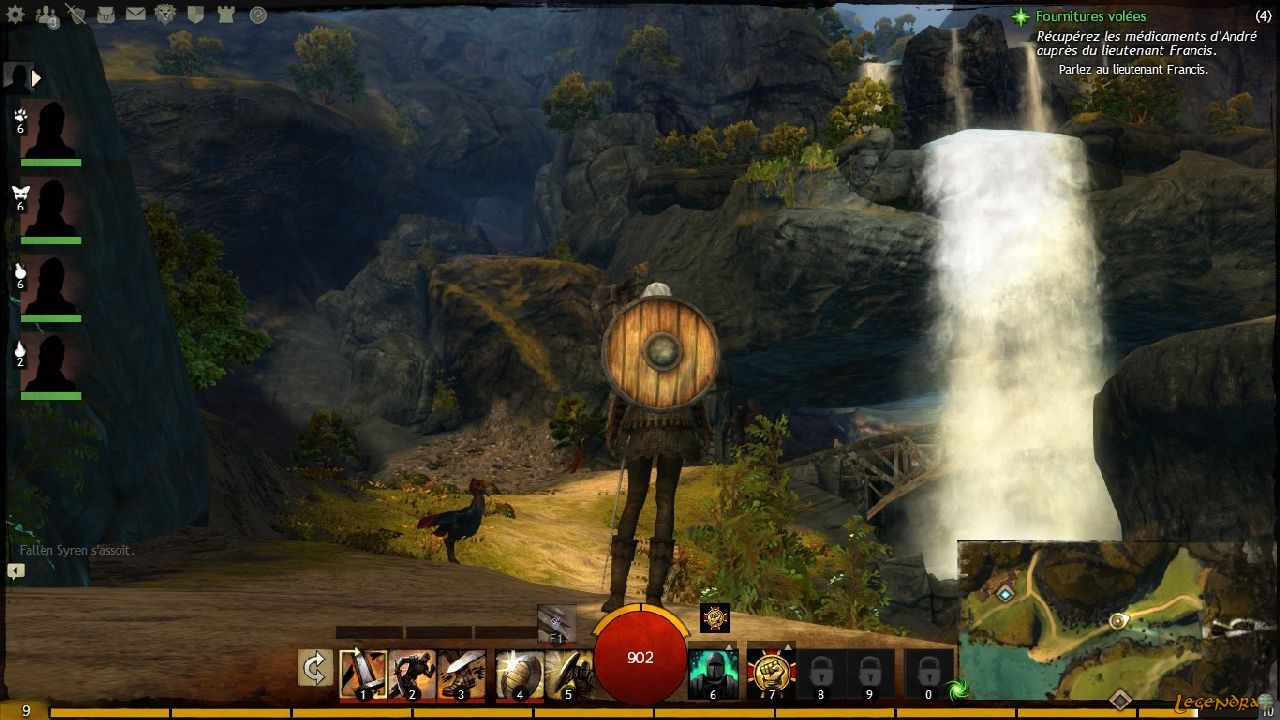Open the hero panel sword-and-shield icon
Viewport: 1280px width, 720px height.
(x=75, y=14)
